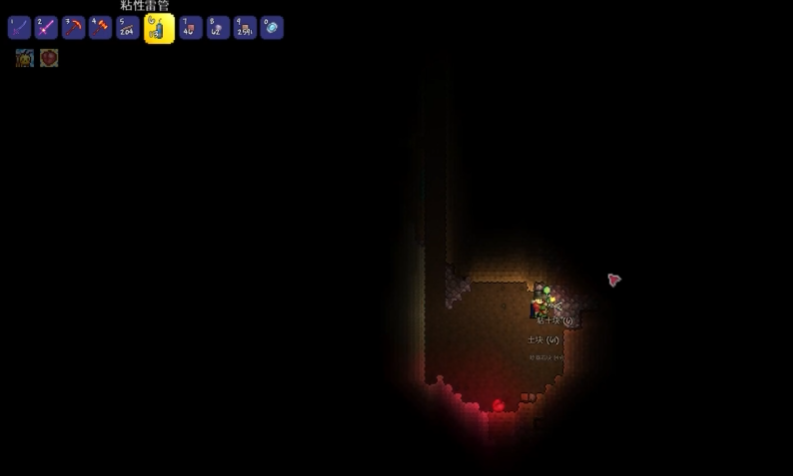This screenshot has width=793, height=476.
Task: Choose the pink sword in hotbar slot 2
Action: (46, 28)
